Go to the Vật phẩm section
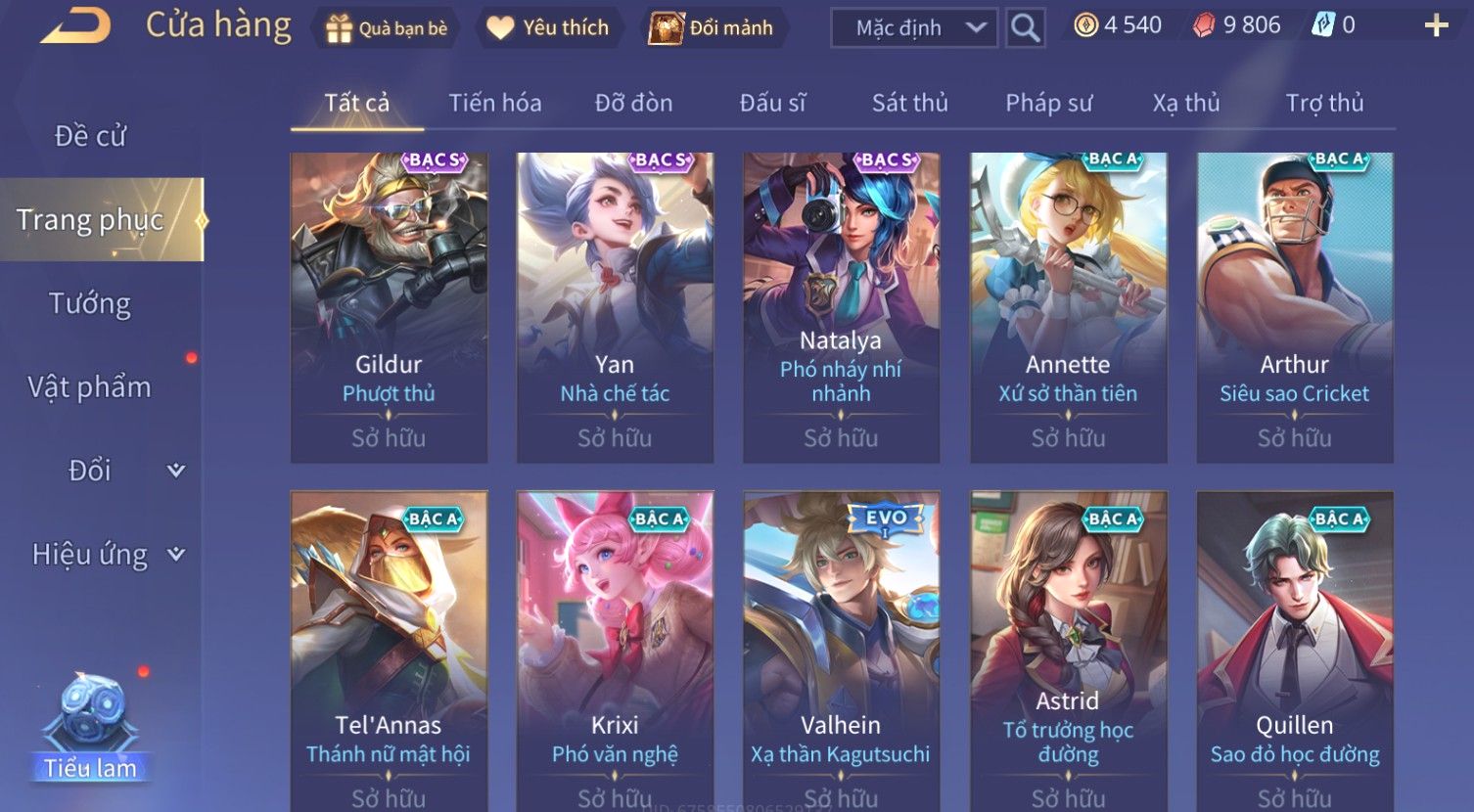This screenshot has width=1474, height=812. tap(90, 387)
